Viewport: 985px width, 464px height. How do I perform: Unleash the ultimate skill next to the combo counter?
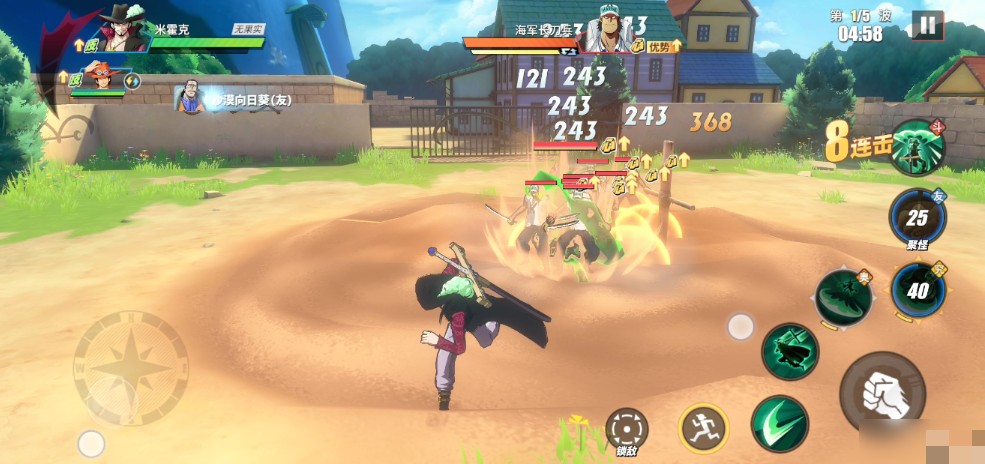pos(918,147)
